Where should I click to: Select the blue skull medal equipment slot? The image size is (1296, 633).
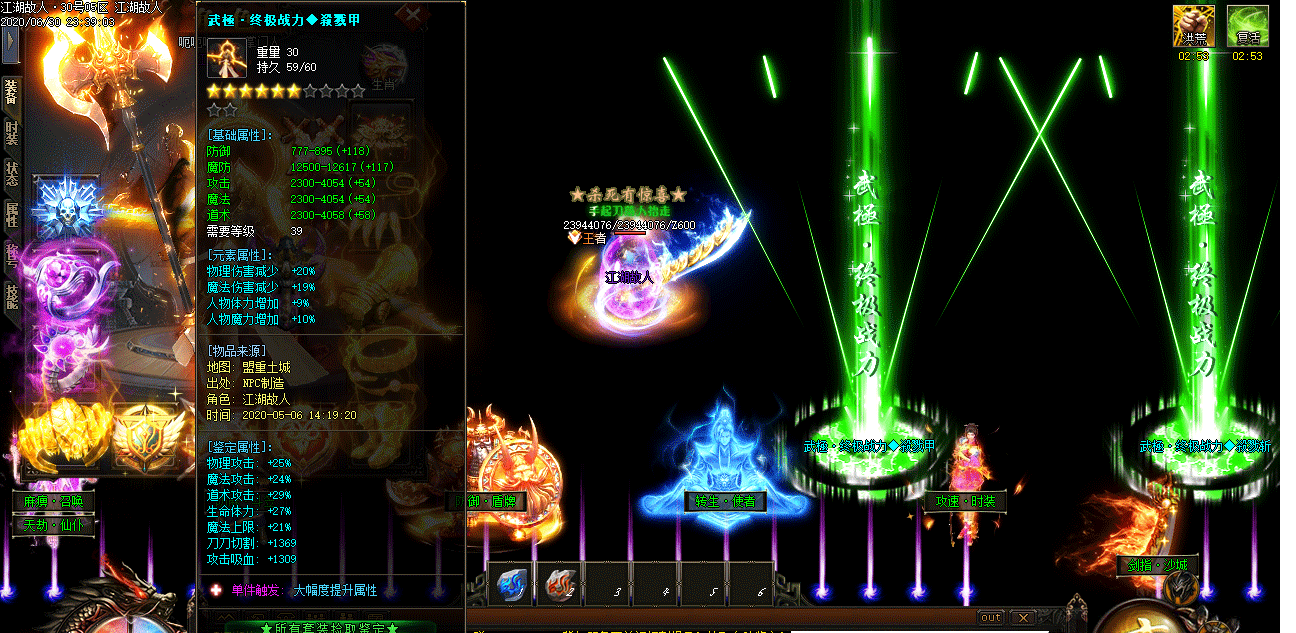66,208
